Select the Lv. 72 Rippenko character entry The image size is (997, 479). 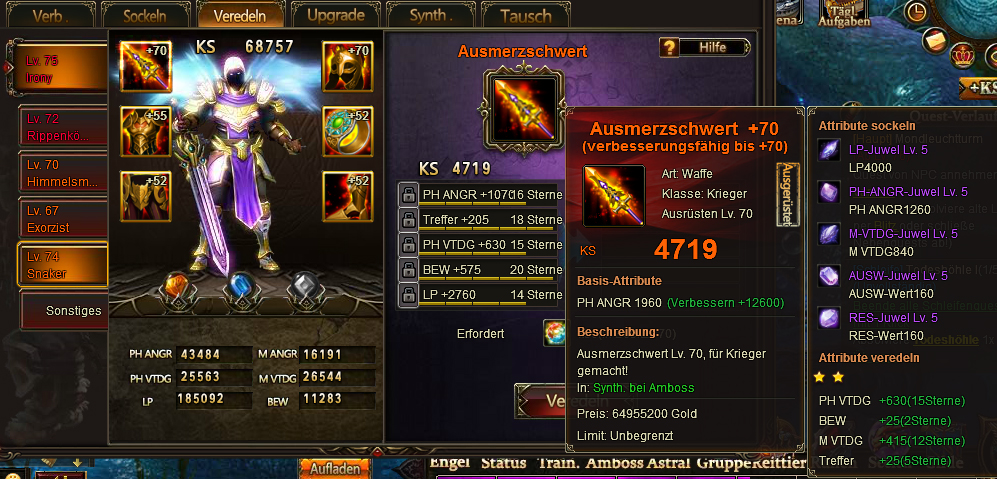[x=62, y=127]
